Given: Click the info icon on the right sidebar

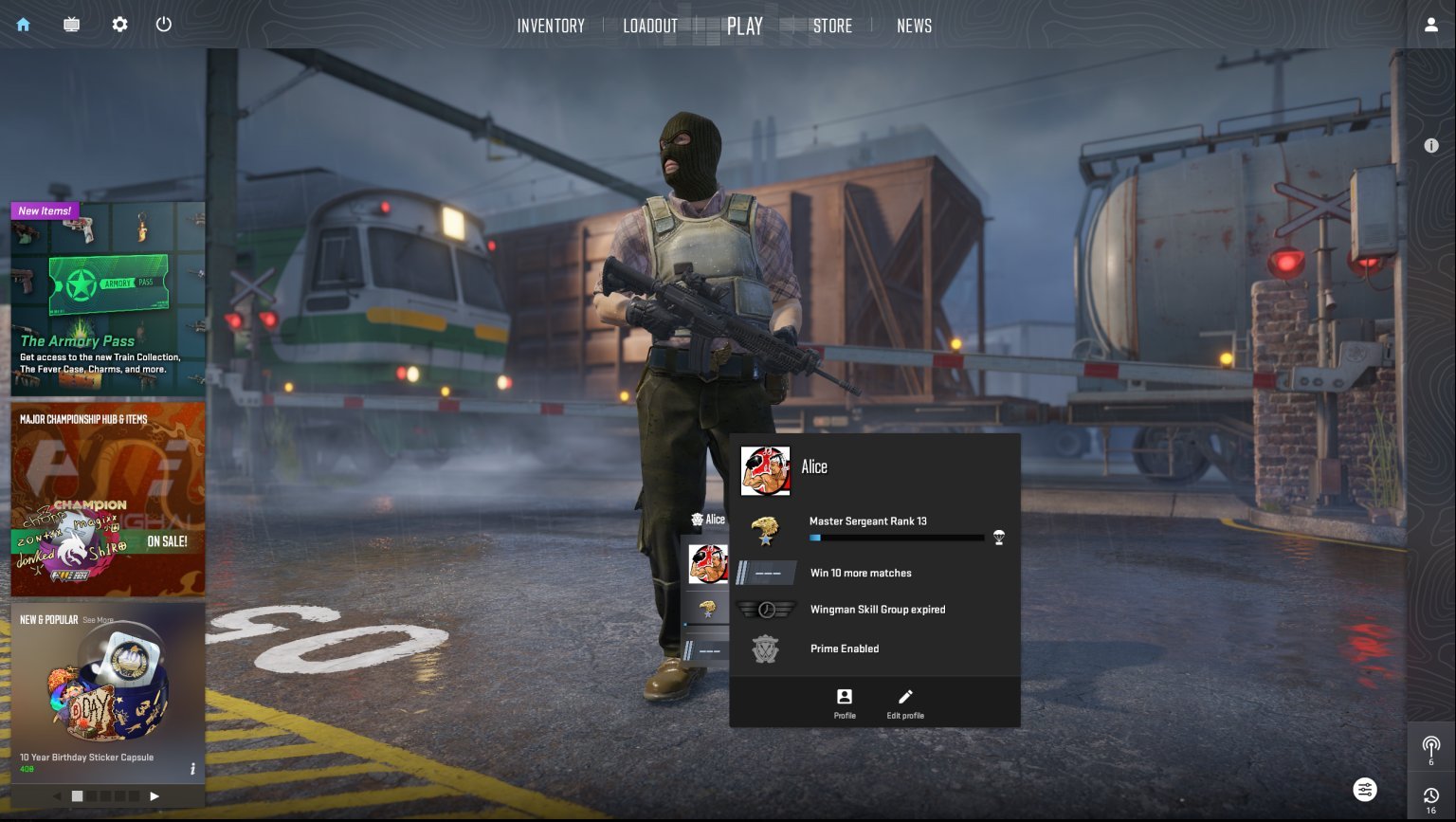Looking at the screenshot, I should point(1431,146).
